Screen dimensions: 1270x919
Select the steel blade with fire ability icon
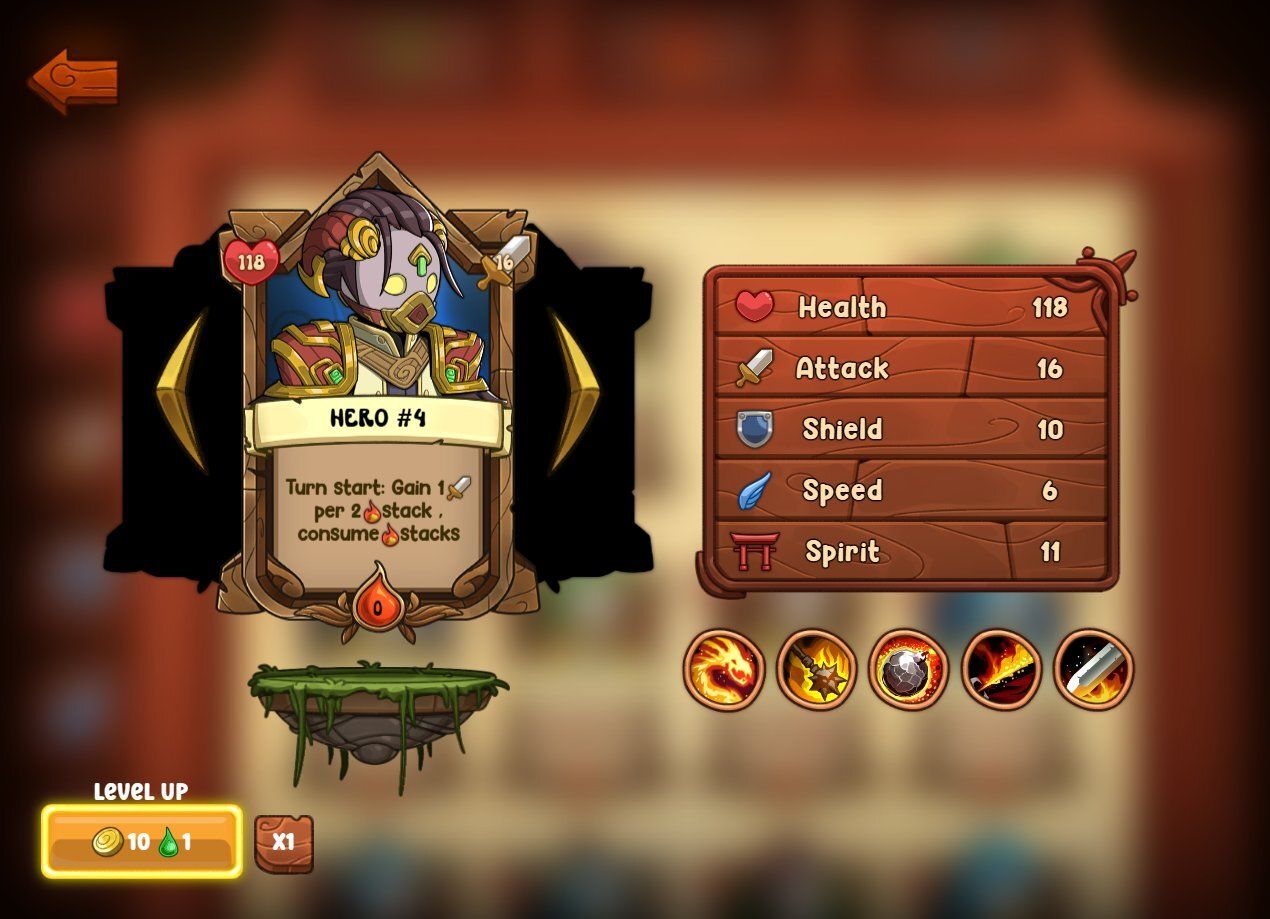pyautogui.click(x=1093, y=669)
